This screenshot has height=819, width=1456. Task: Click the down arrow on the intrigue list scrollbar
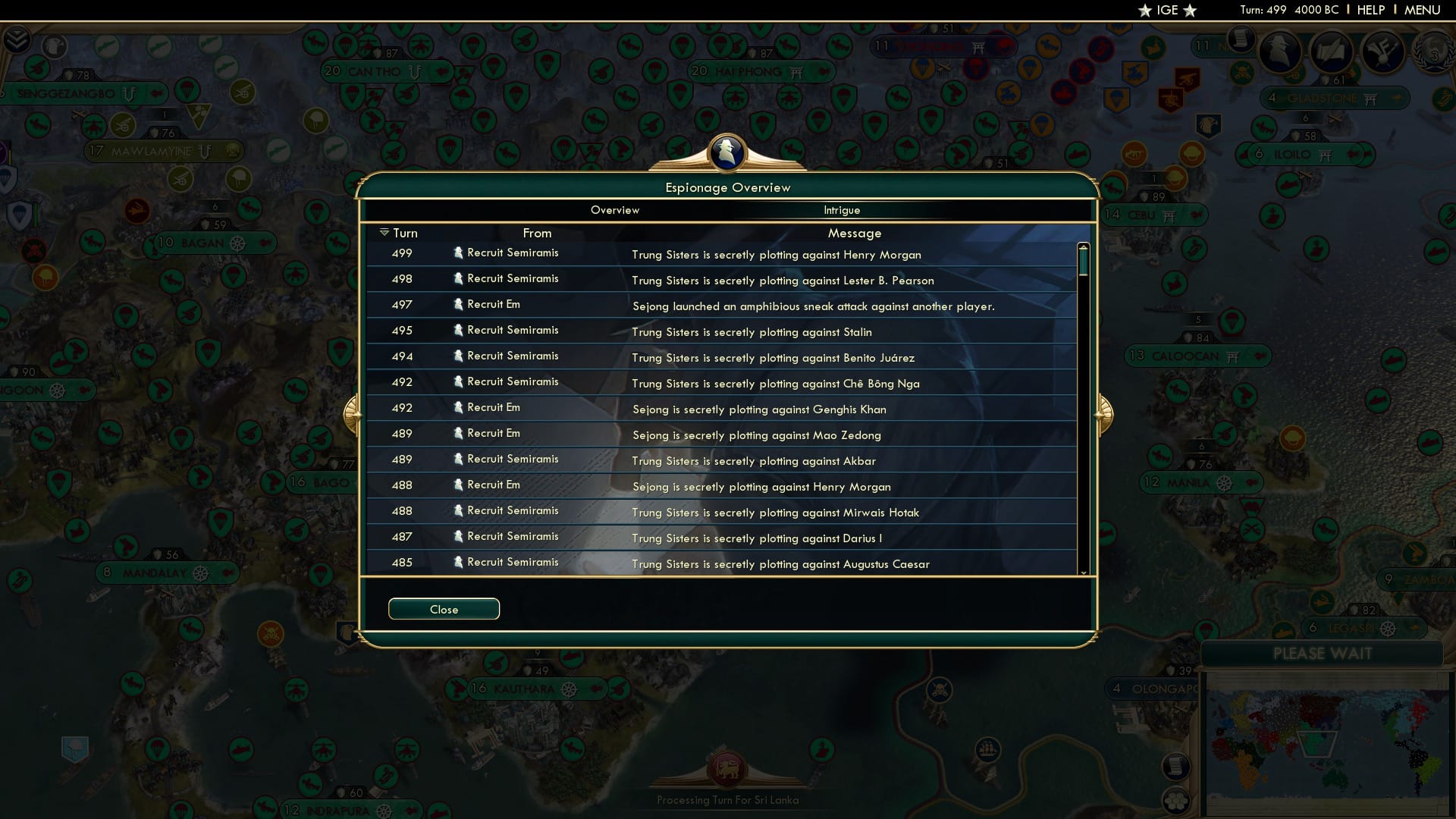click(1084, 574)
